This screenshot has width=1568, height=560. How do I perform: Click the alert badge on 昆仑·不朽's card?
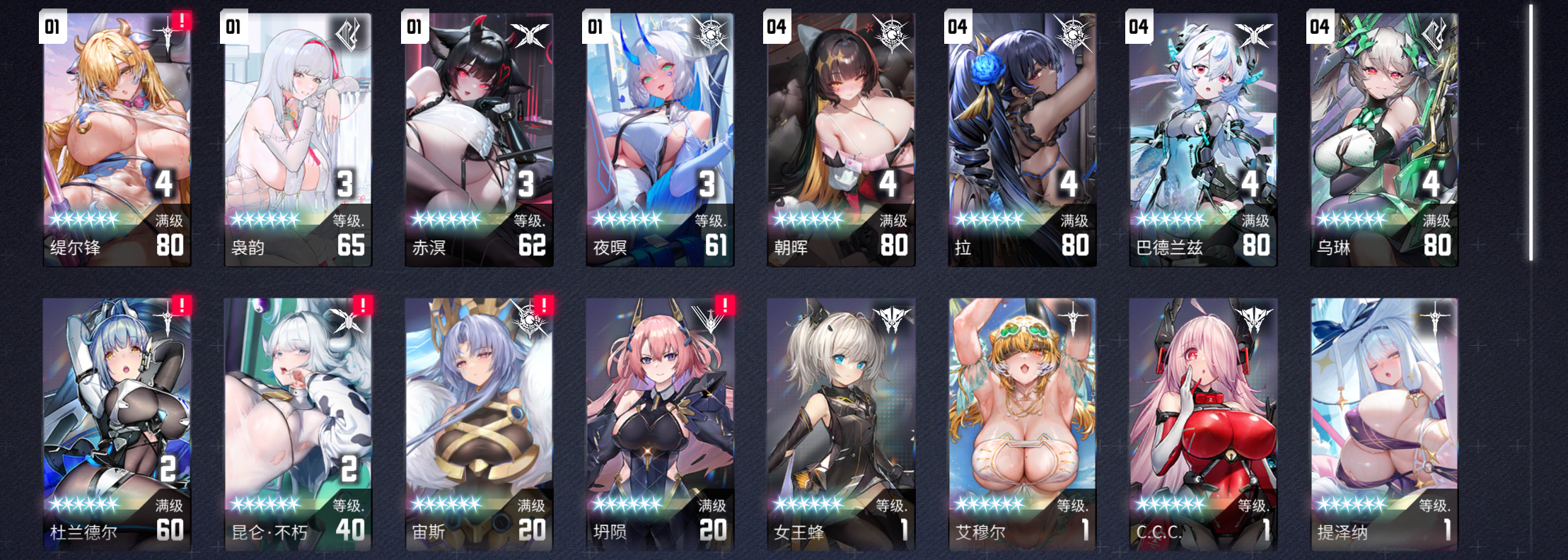click(x=363, y=305)
